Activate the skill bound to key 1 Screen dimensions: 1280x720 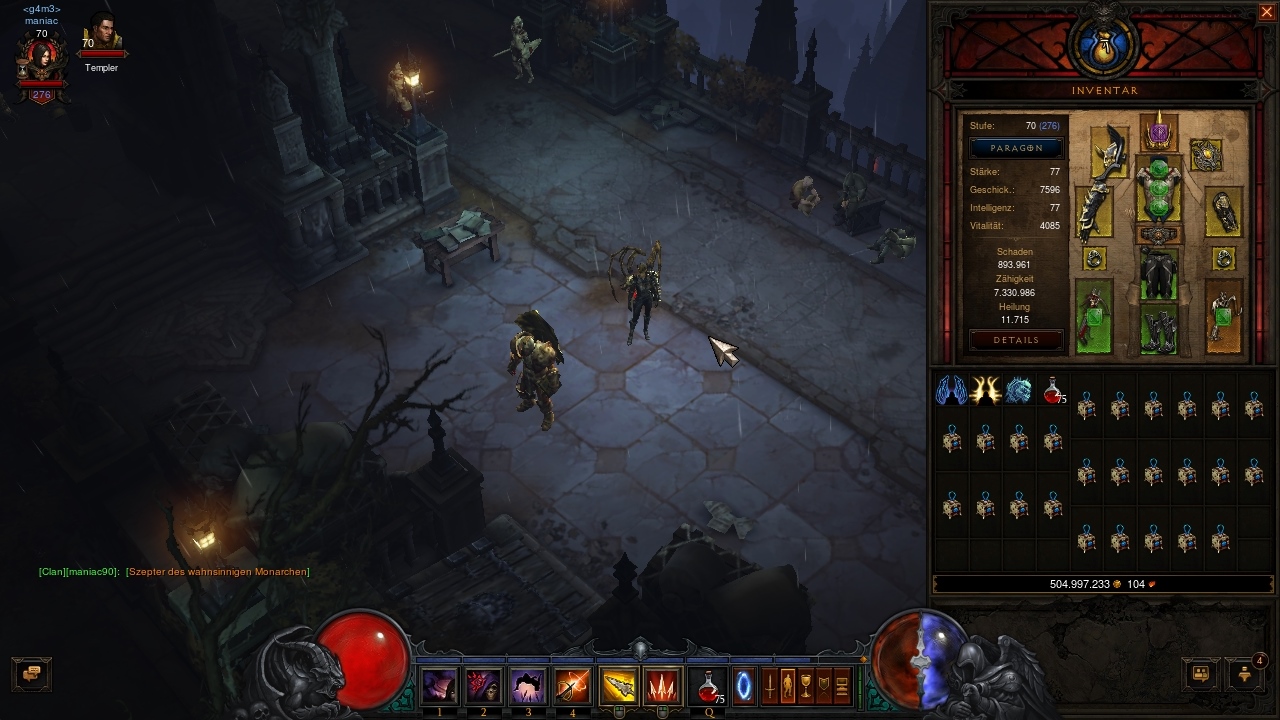(440, 686)
